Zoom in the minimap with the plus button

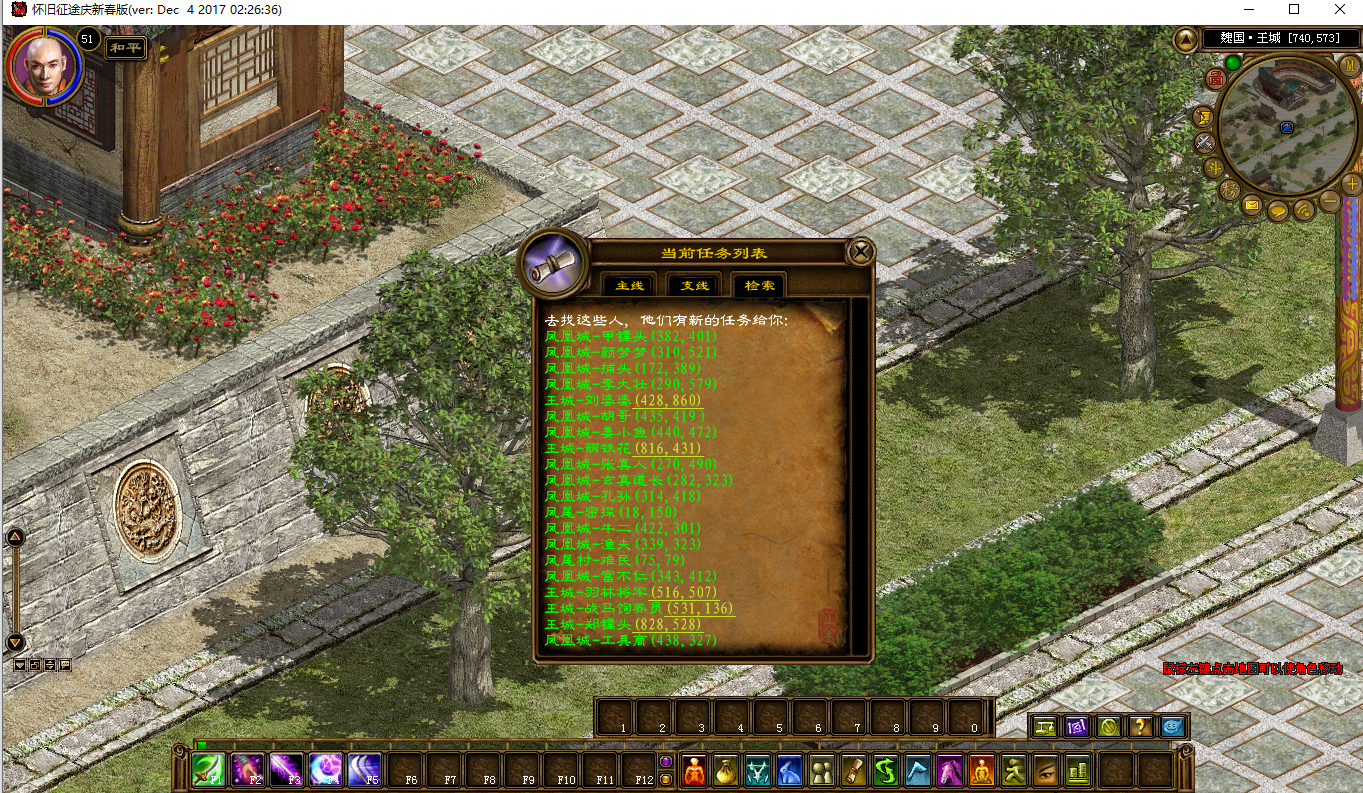point(1351,183)
